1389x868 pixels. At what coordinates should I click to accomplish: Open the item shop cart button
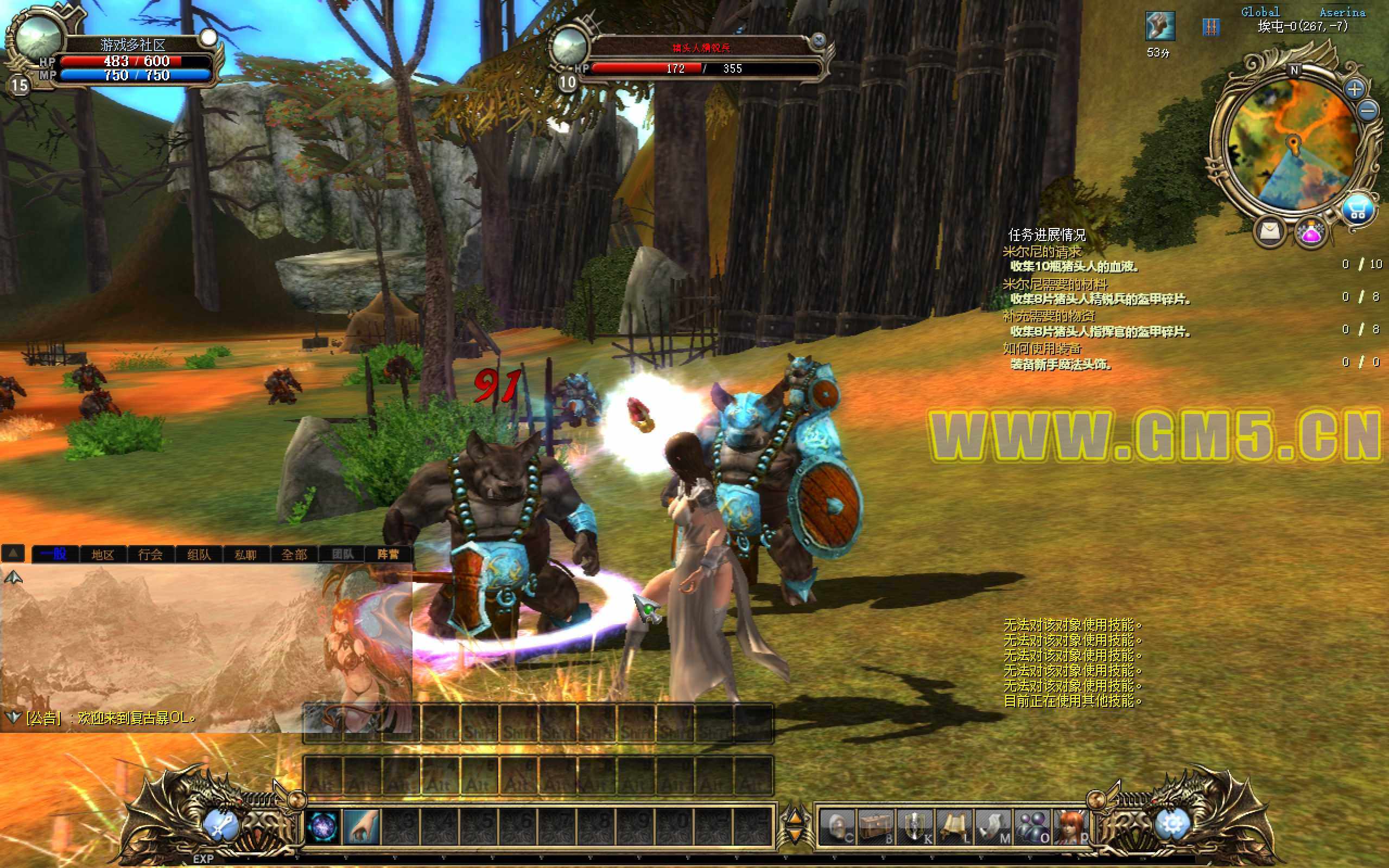coord(1358,210)
